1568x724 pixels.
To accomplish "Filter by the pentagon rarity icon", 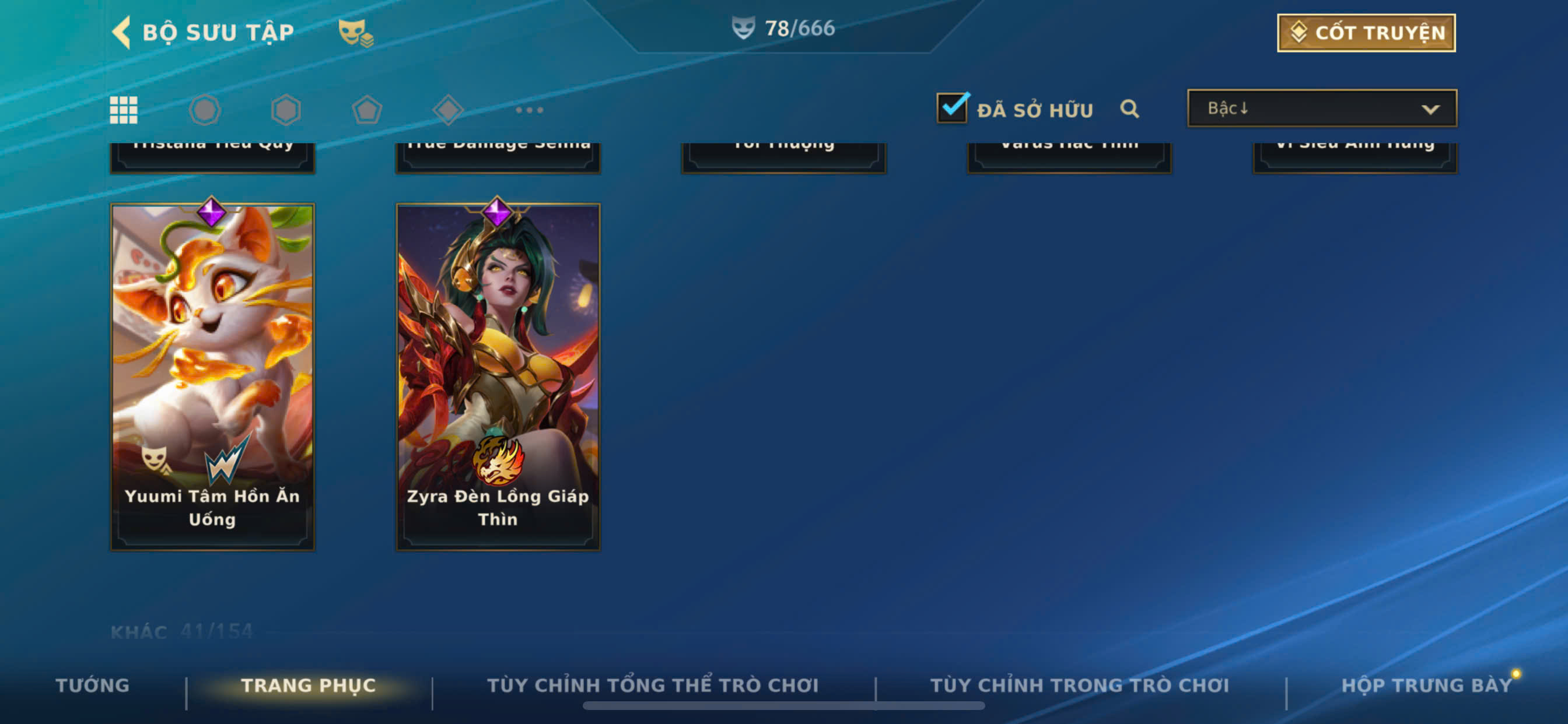I will click(367, 110).
